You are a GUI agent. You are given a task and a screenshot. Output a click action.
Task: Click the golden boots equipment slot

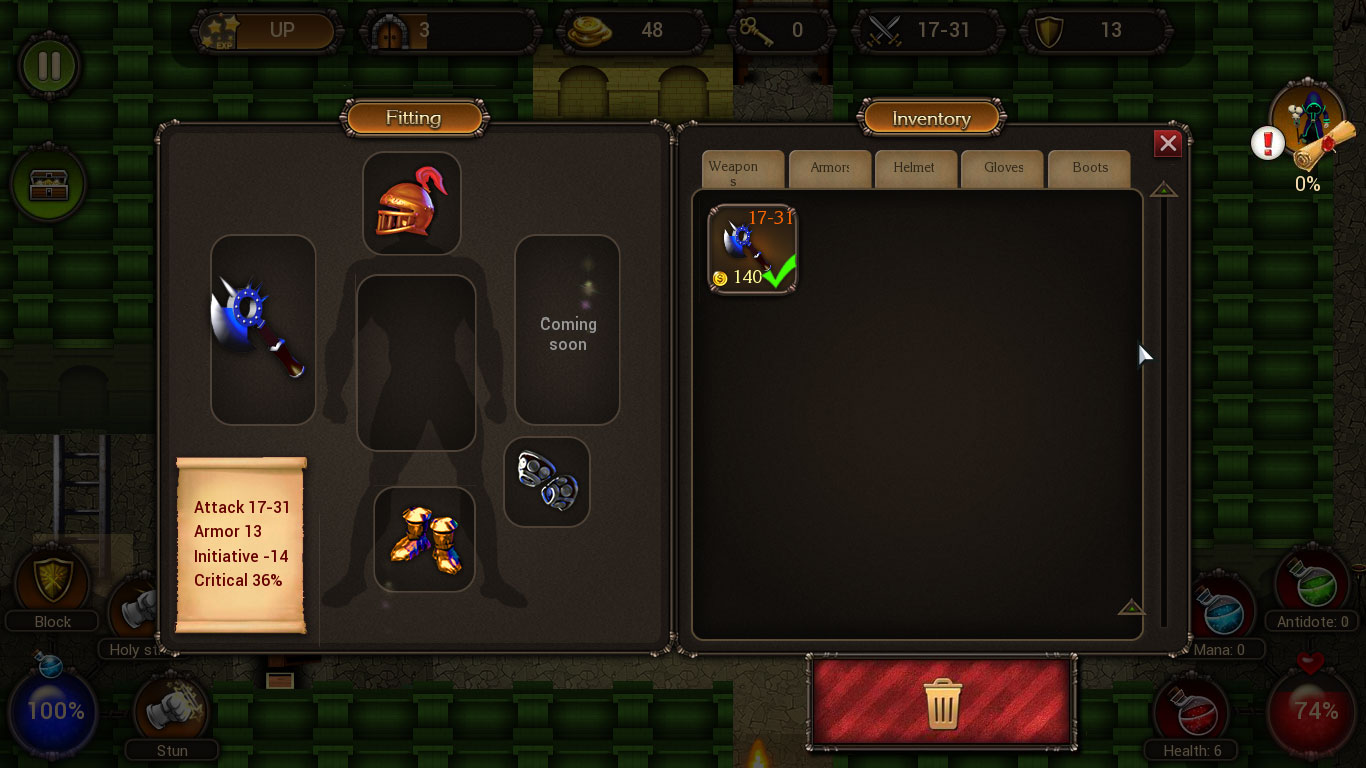pos(425,540)
